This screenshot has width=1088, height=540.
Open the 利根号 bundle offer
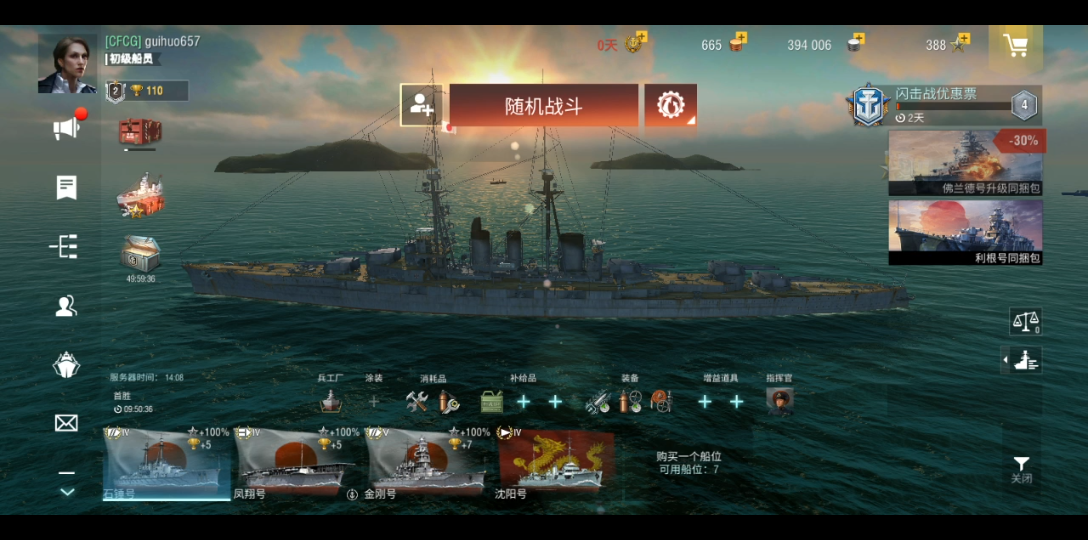pyautogui.click(x=965, y=232)
